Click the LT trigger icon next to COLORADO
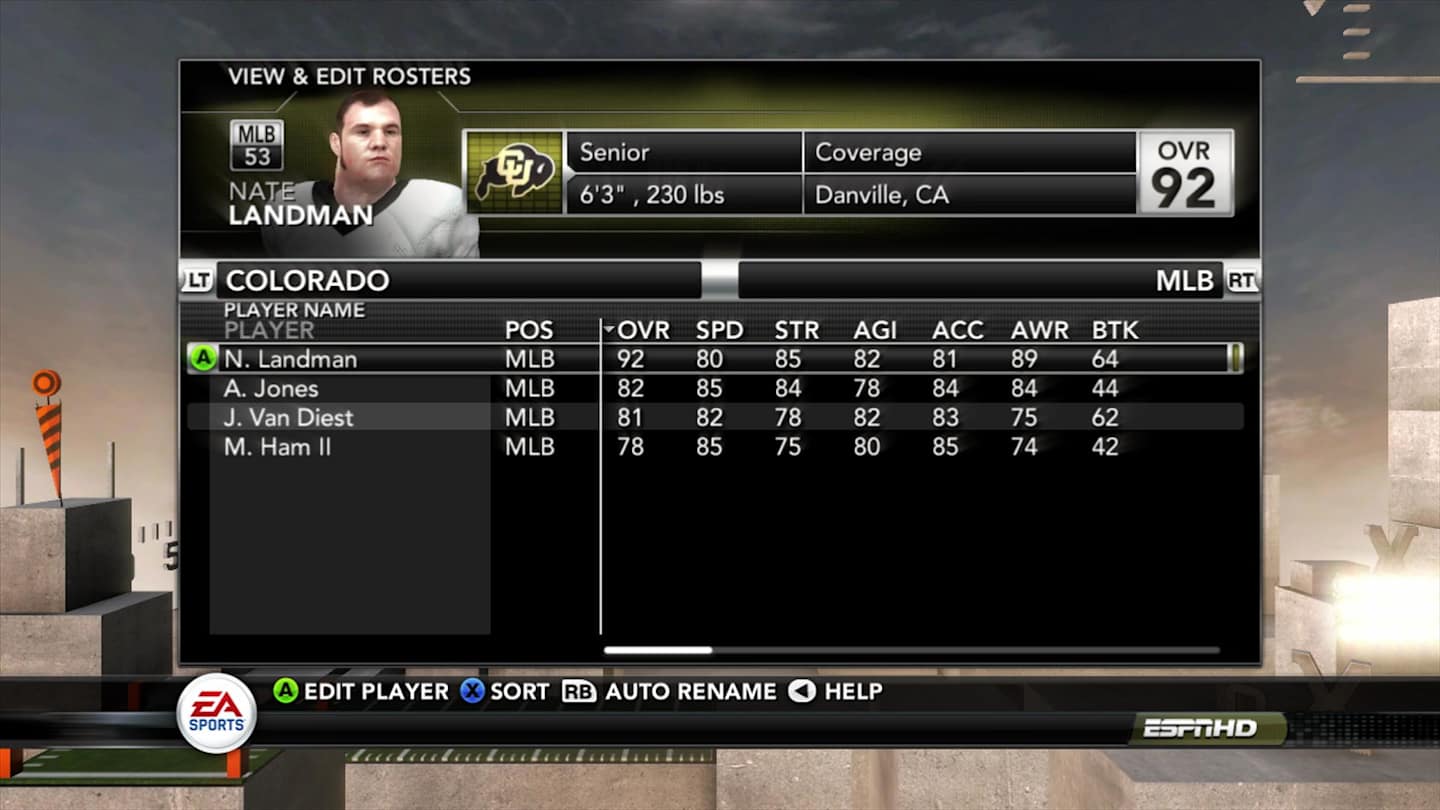1440x810 pixels. click(x=198, y=281)
